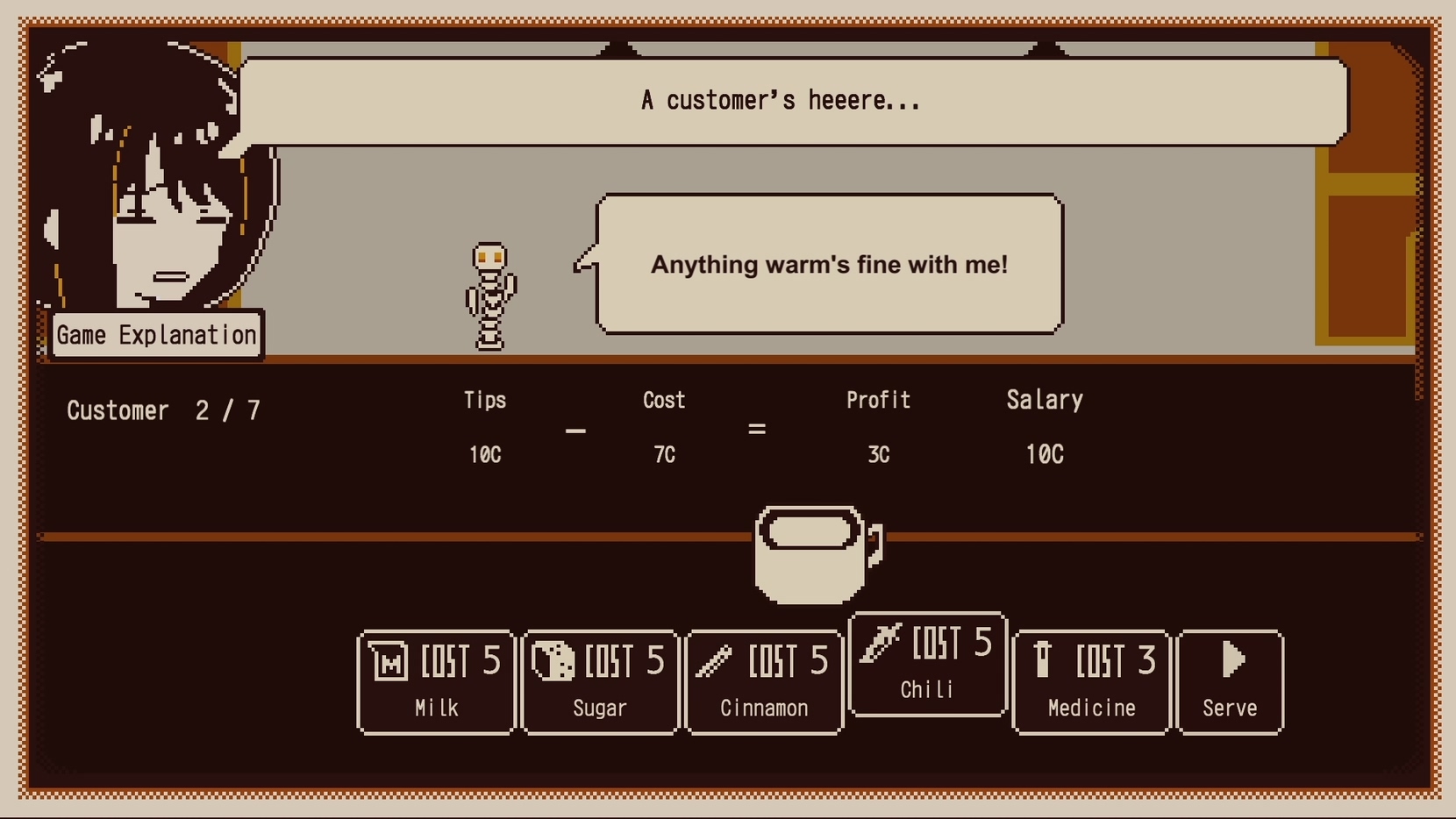This screenshot has width=1456, height=819.
Task: Serve the drink to the customer
Action: (x=1230, y=681)
